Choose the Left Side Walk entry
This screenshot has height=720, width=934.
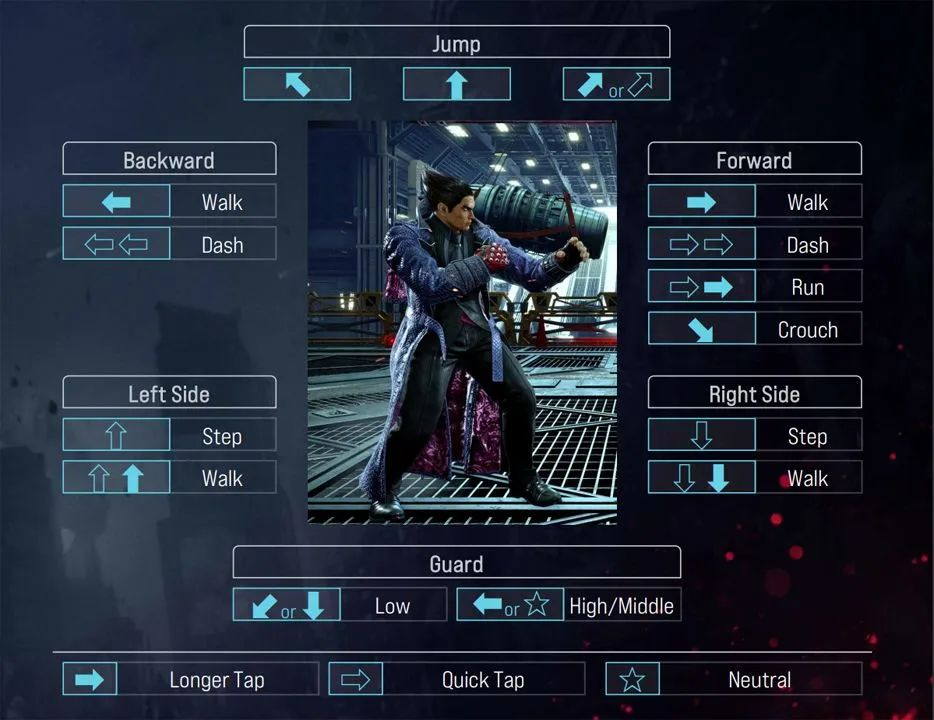pos(169,478)
